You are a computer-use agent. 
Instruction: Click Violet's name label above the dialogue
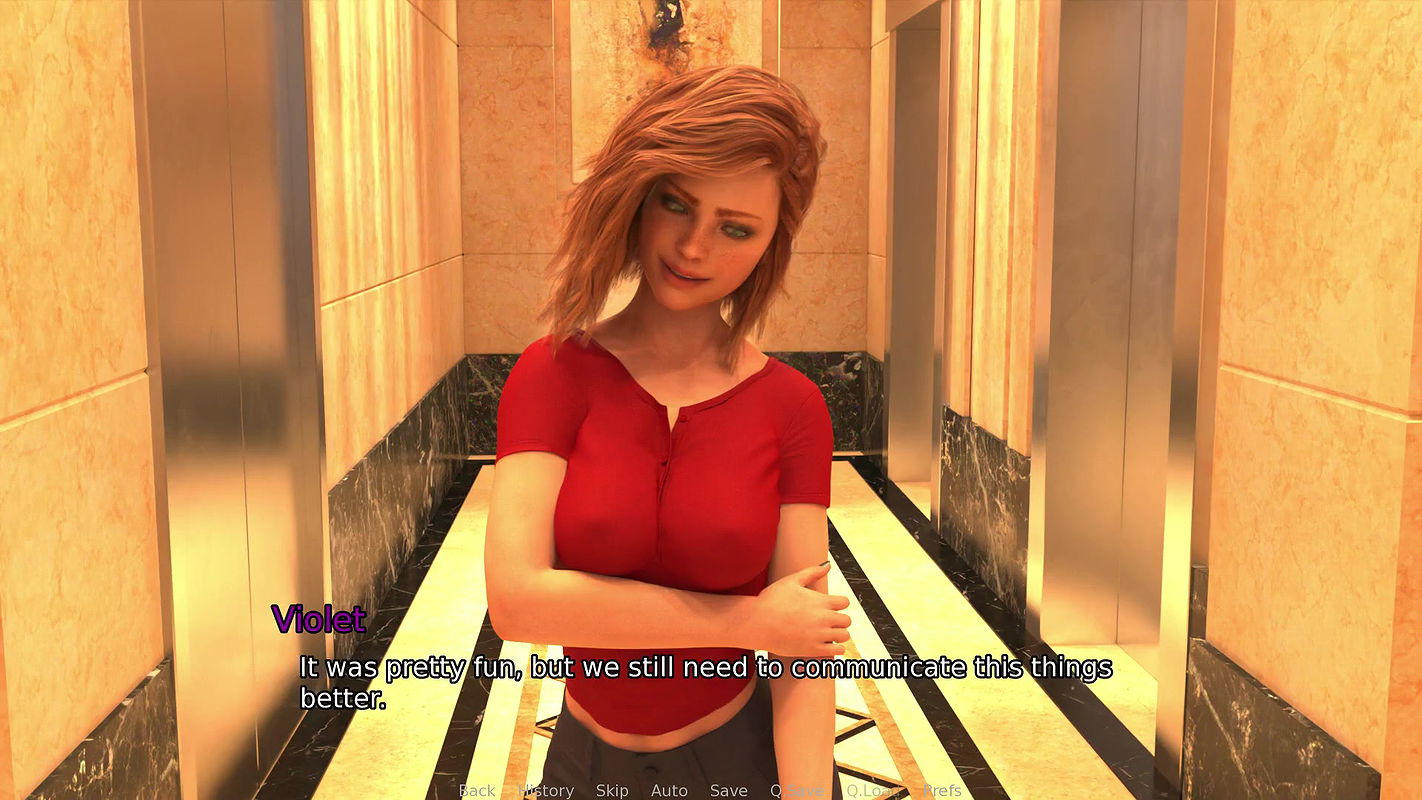320,620
